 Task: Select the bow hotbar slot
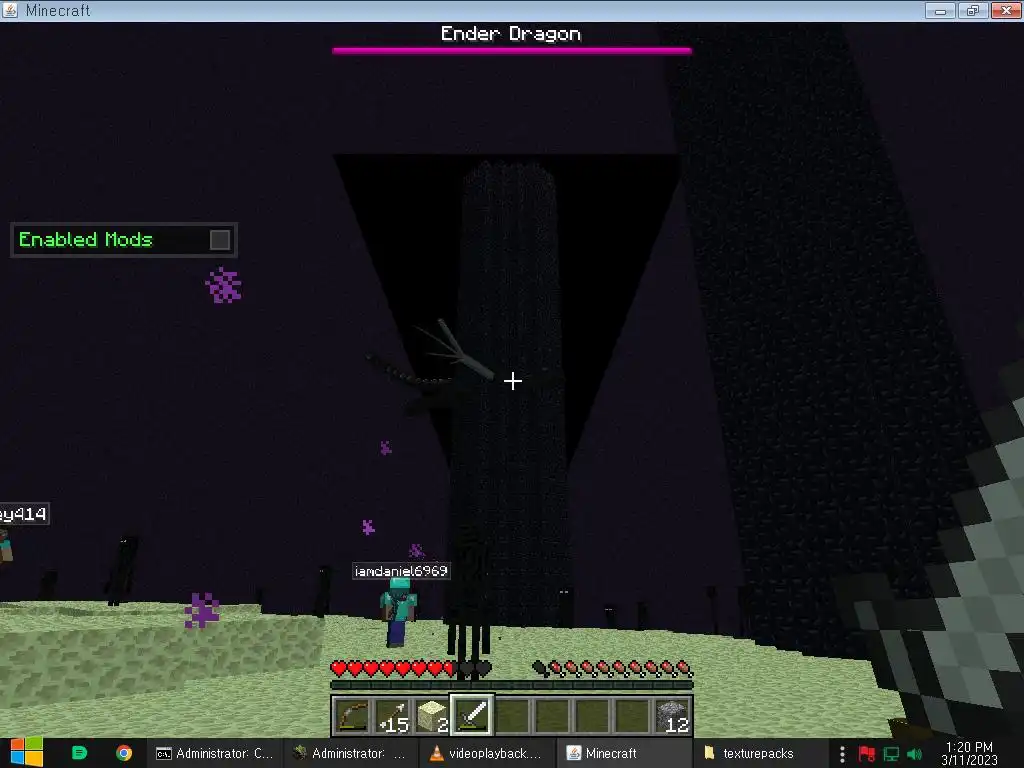coord(352,716)
